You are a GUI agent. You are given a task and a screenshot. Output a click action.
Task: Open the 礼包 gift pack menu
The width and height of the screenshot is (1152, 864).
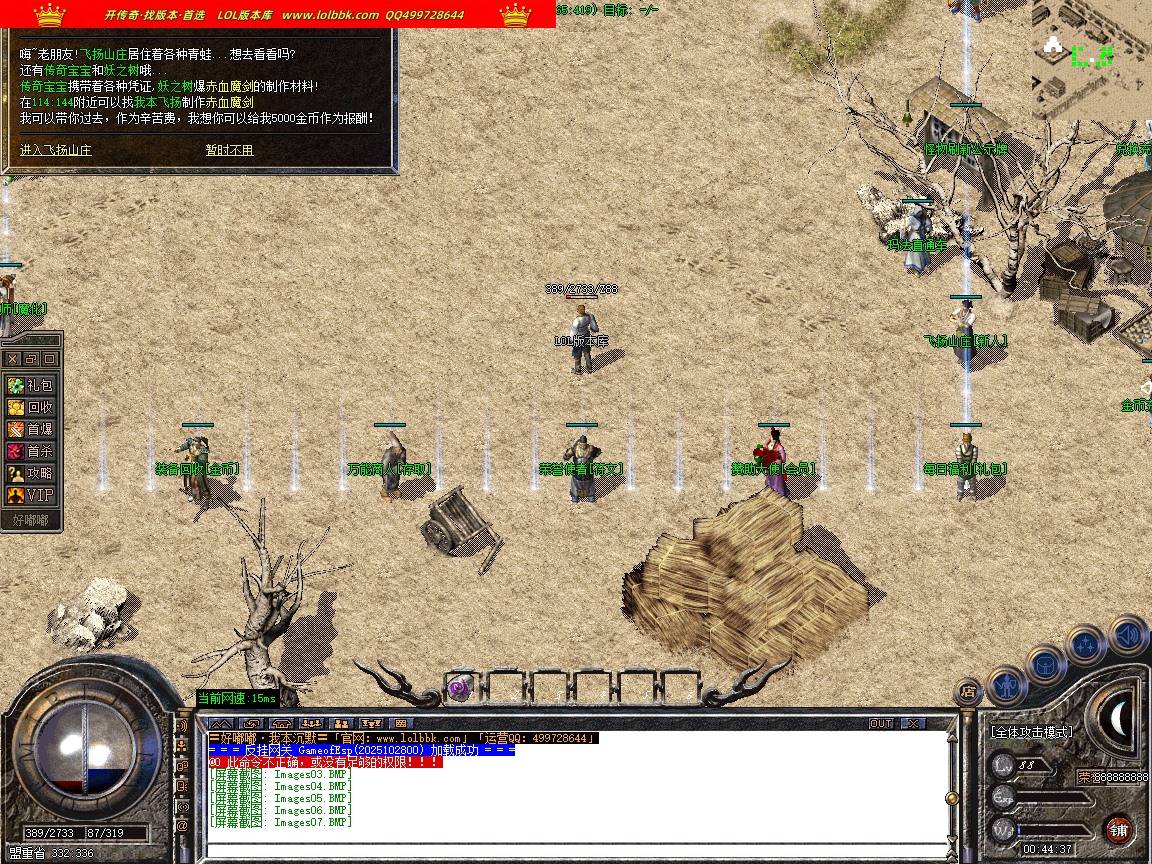pyautogui.click(x=30, y=385)
